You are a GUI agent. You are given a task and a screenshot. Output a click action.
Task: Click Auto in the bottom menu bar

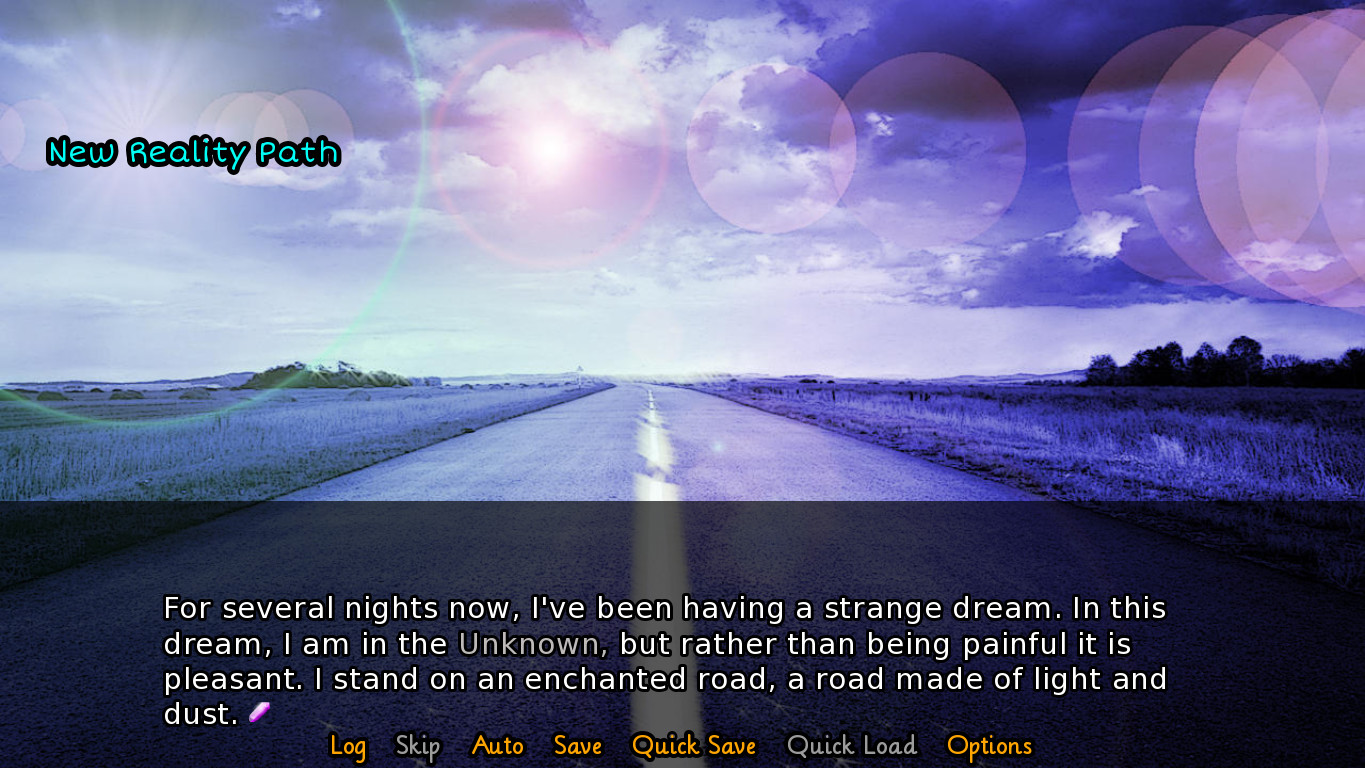point(497,746)
